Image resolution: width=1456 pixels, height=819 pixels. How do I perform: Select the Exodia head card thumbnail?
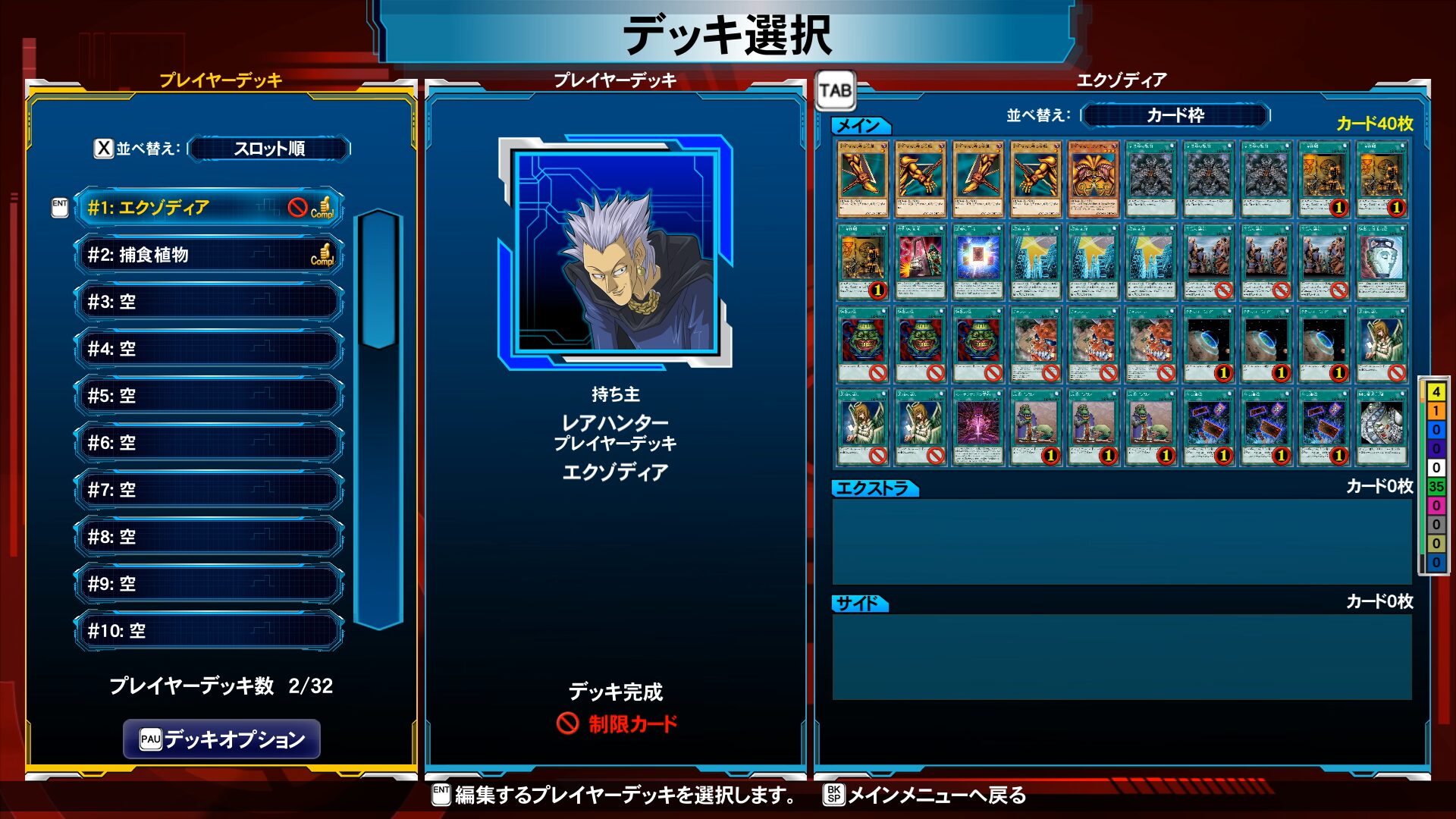1093,179
